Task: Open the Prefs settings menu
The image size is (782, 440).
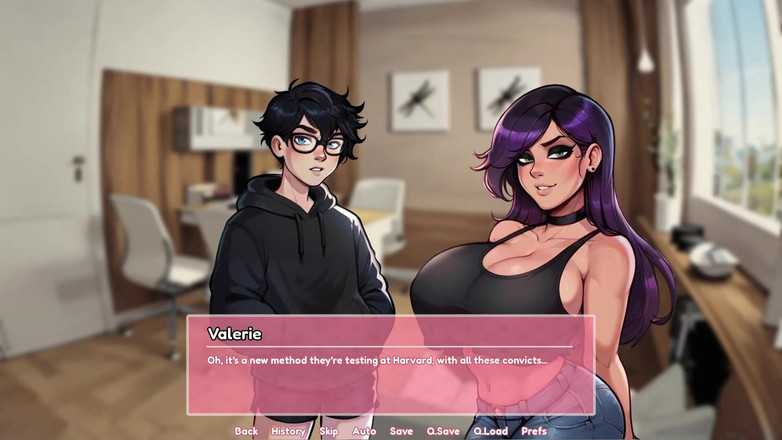Action: coord(534,431)
